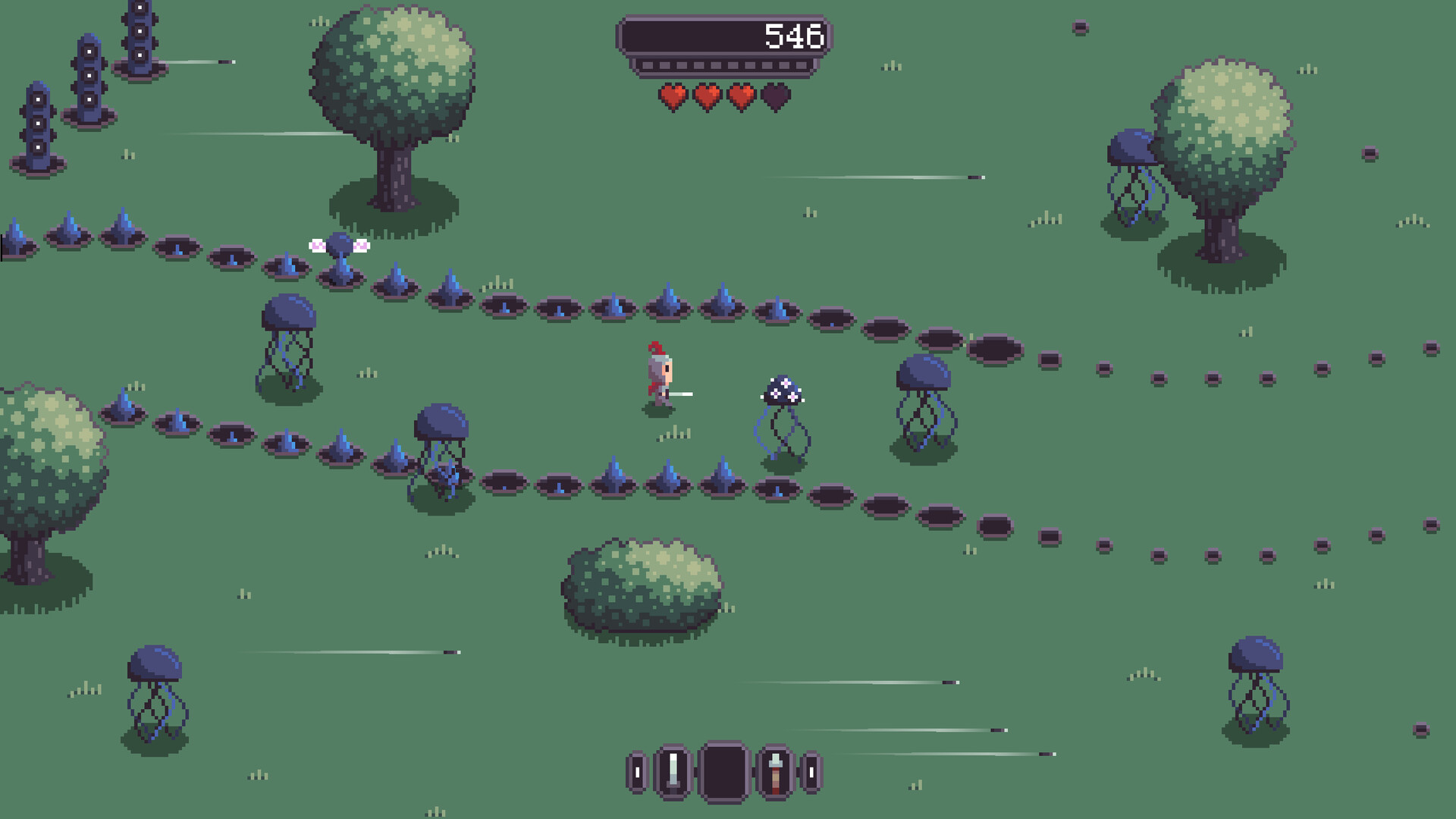Click the first segment of the dashed meter
The image size is (1456, 819).
pyautogui.click(x=647, y=66)
